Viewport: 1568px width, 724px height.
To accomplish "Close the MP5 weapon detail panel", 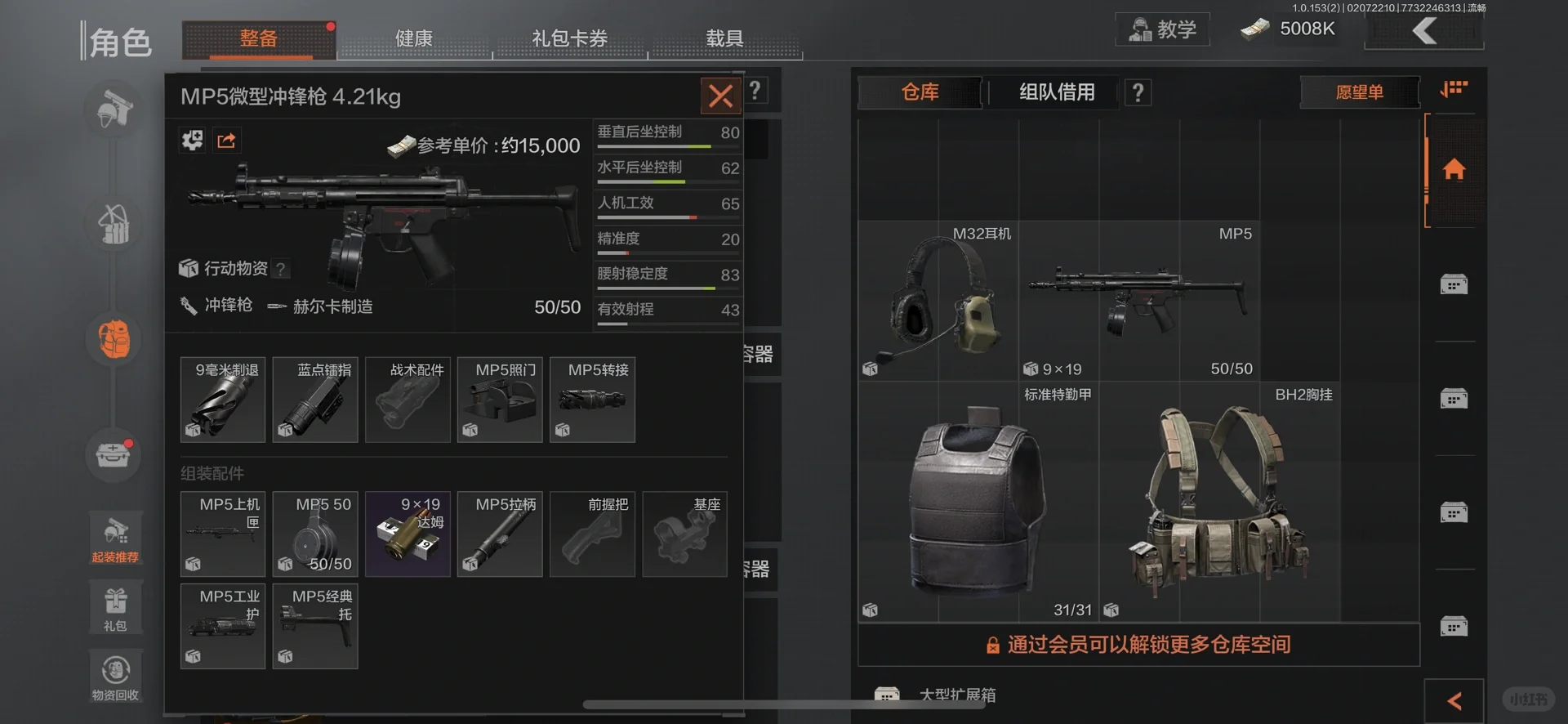I will (720, 96).
